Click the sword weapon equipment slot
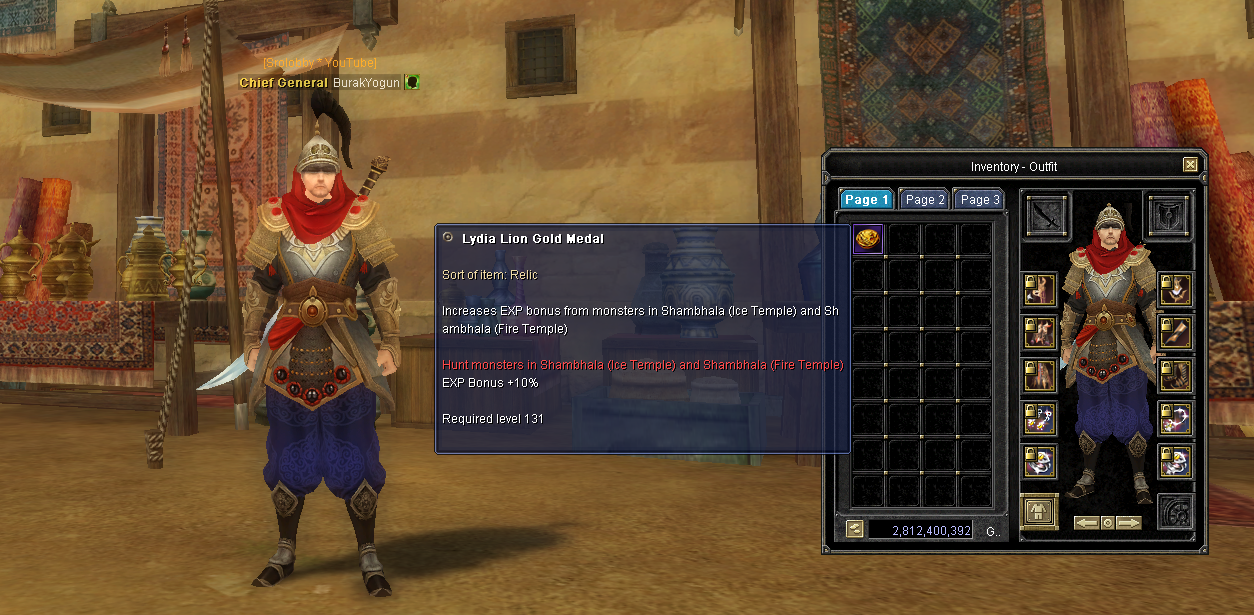The image size is (1254, 615). [x=1047, y=215]
